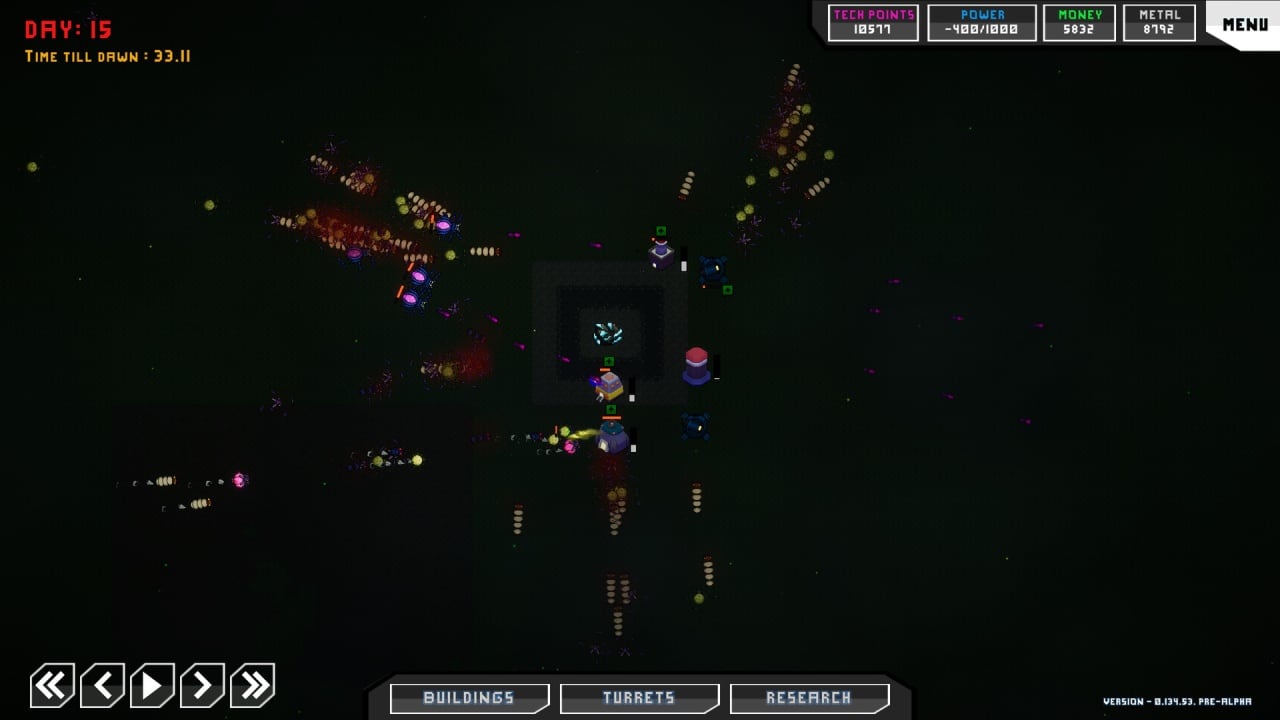Screen dimensions: 1280x720
Task: Click the double-left slowest speed arrow
Action: click(x=52, y=686)
